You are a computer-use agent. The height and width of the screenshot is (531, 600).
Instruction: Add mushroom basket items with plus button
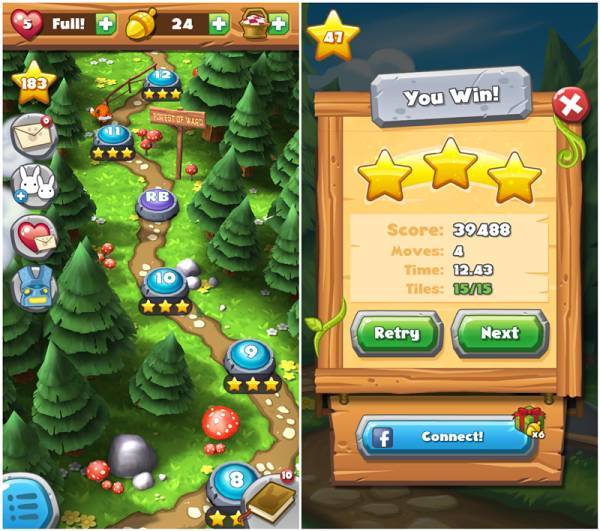click(x=279, y=22)
